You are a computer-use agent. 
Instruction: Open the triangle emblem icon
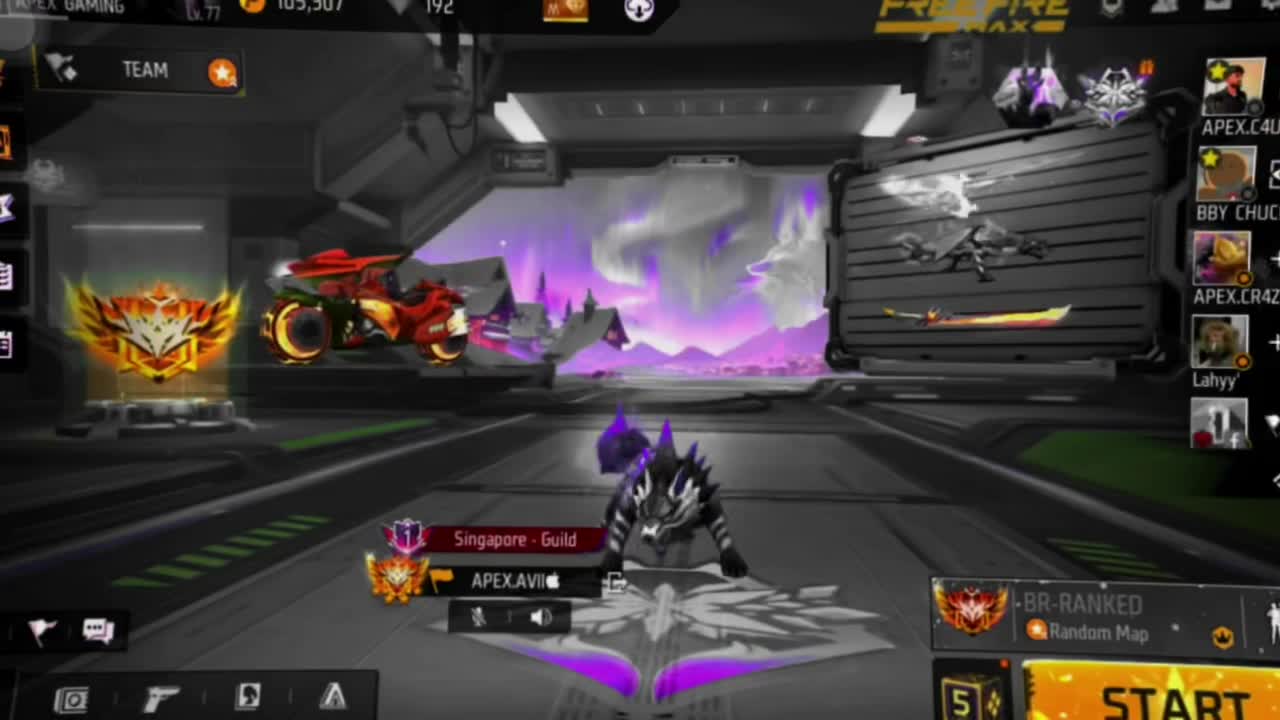[332, 697]
